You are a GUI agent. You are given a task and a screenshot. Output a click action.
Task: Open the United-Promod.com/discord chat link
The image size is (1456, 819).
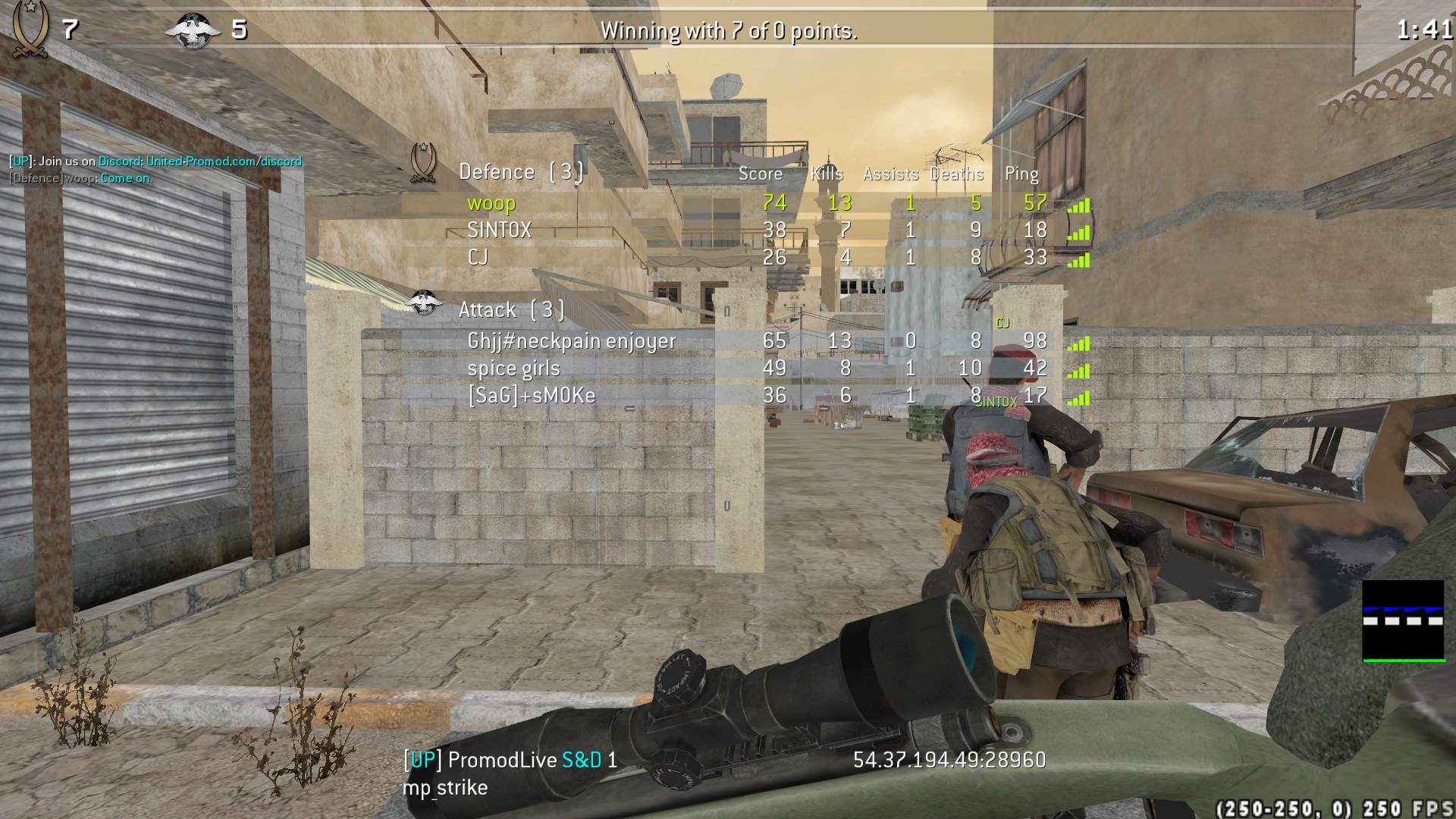[224, 162]
